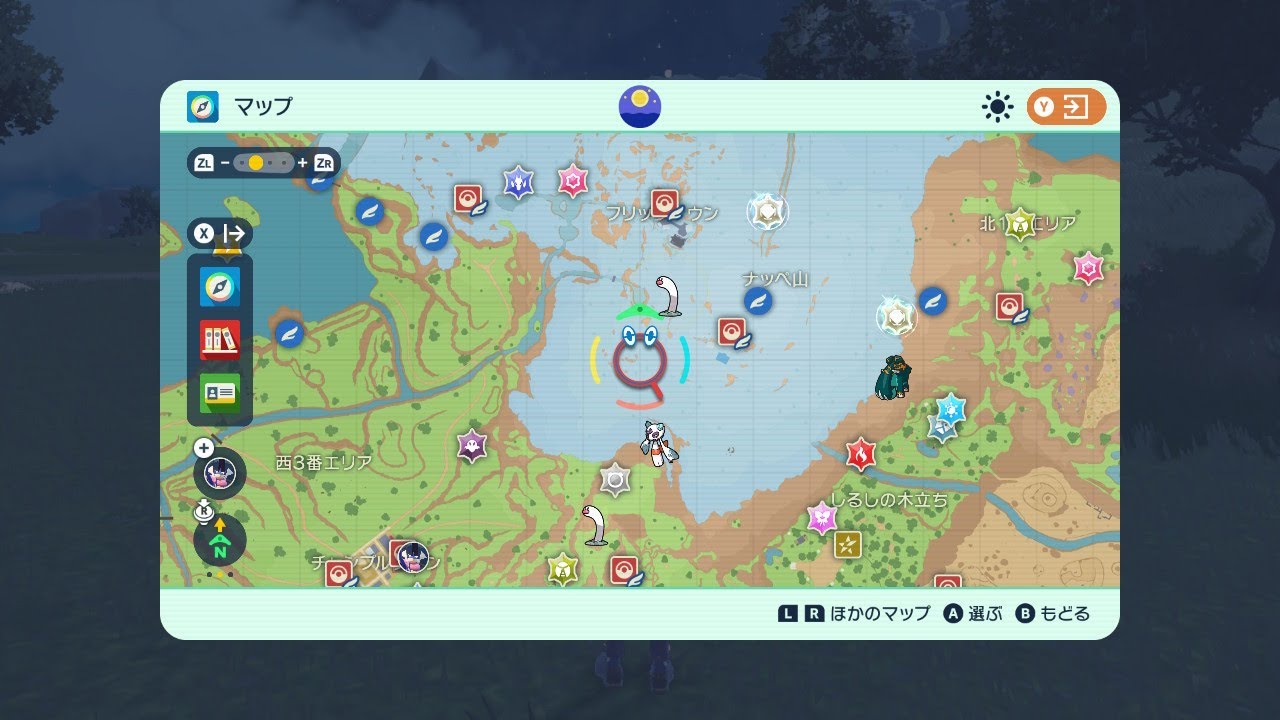Choose the gray steel Tera Raid marker
The image size is (1280, 720).
tap(614, 480)
